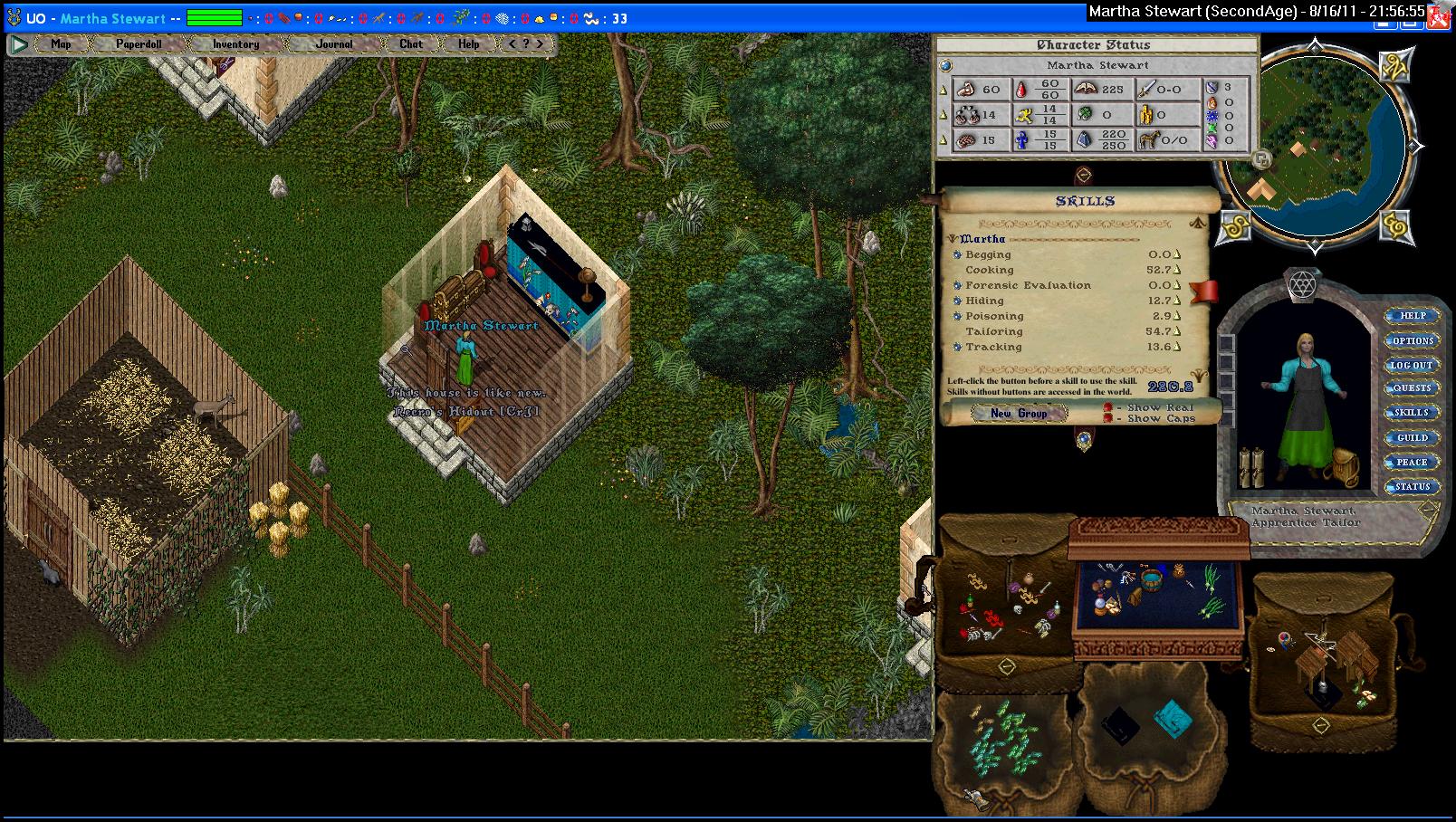Screen dimensions: 1456x822
Task: Open the Chat menu button
Action: coord(411,43)
